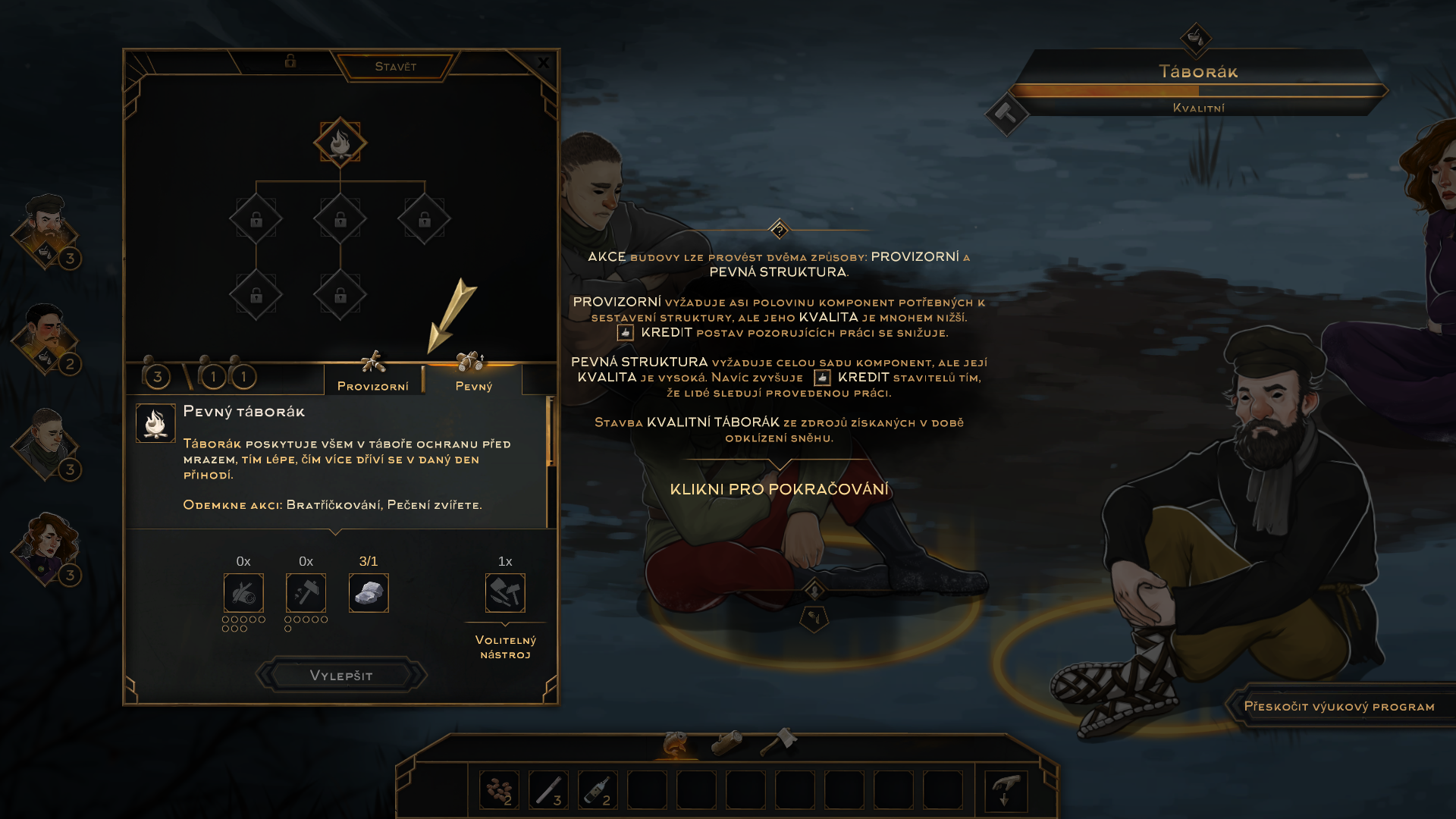The width and height of the screenshot is (1456, 819).
Task: Choose the stone resource slot
Action: point(369,593)
